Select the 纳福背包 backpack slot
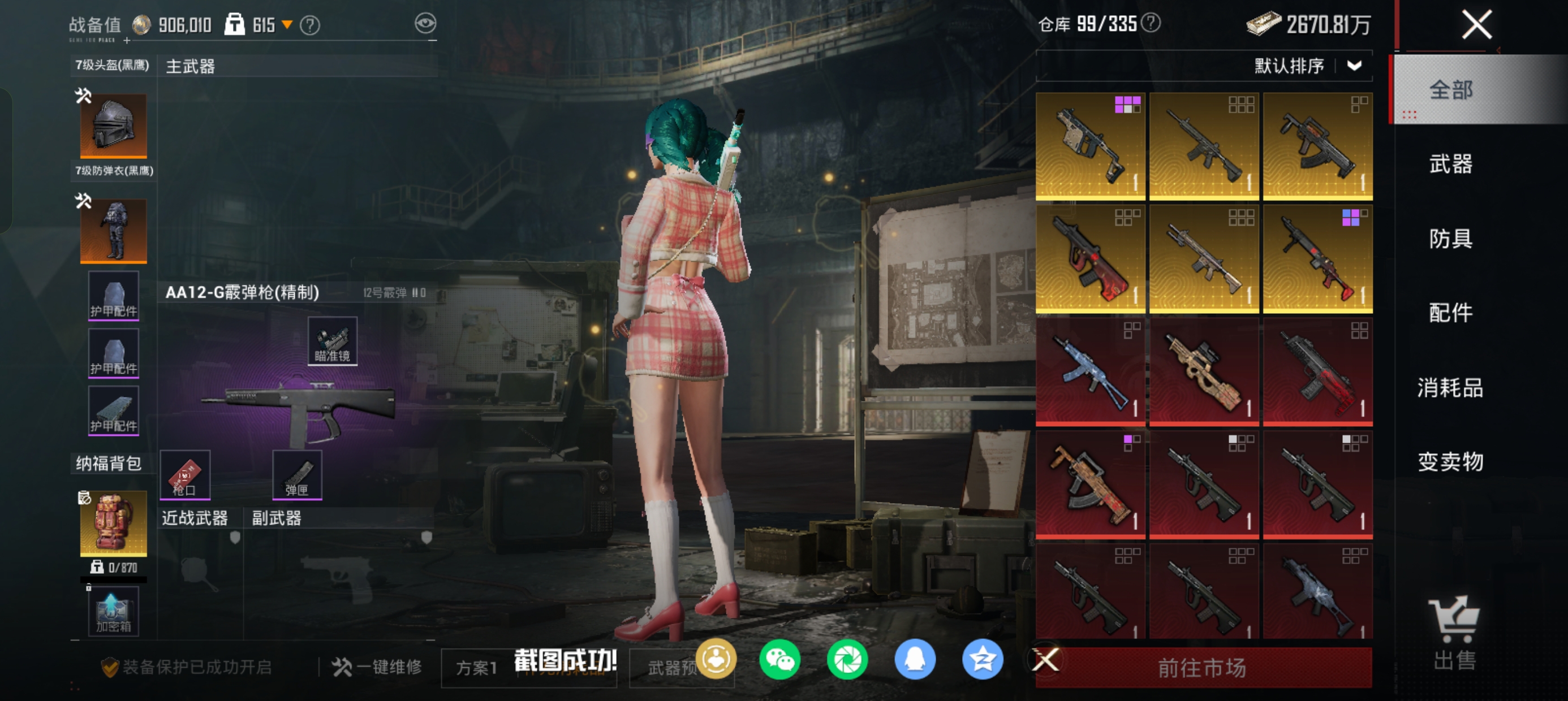This screenshot has width=1568, height=701. 114,523
